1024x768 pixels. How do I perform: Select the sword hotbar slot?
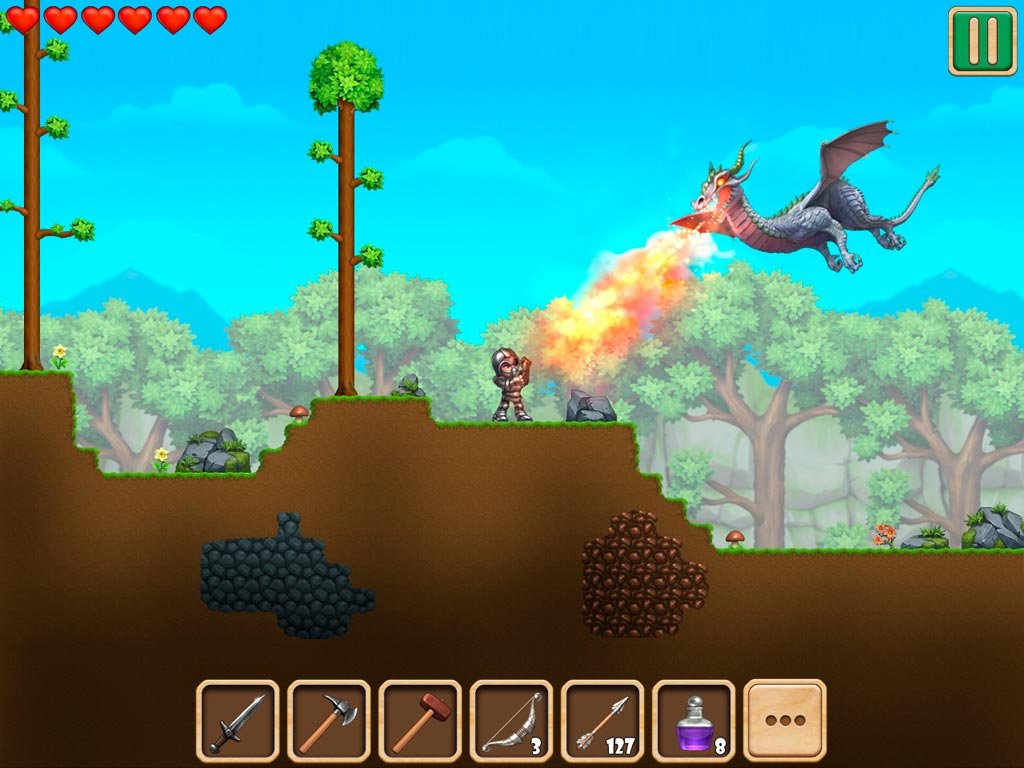point(237,720)
